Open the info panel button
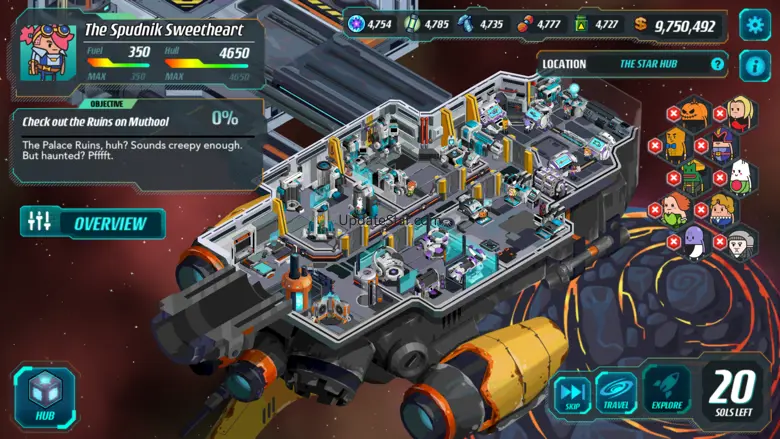This screenshot has height=439, width=780. (754, 66)
